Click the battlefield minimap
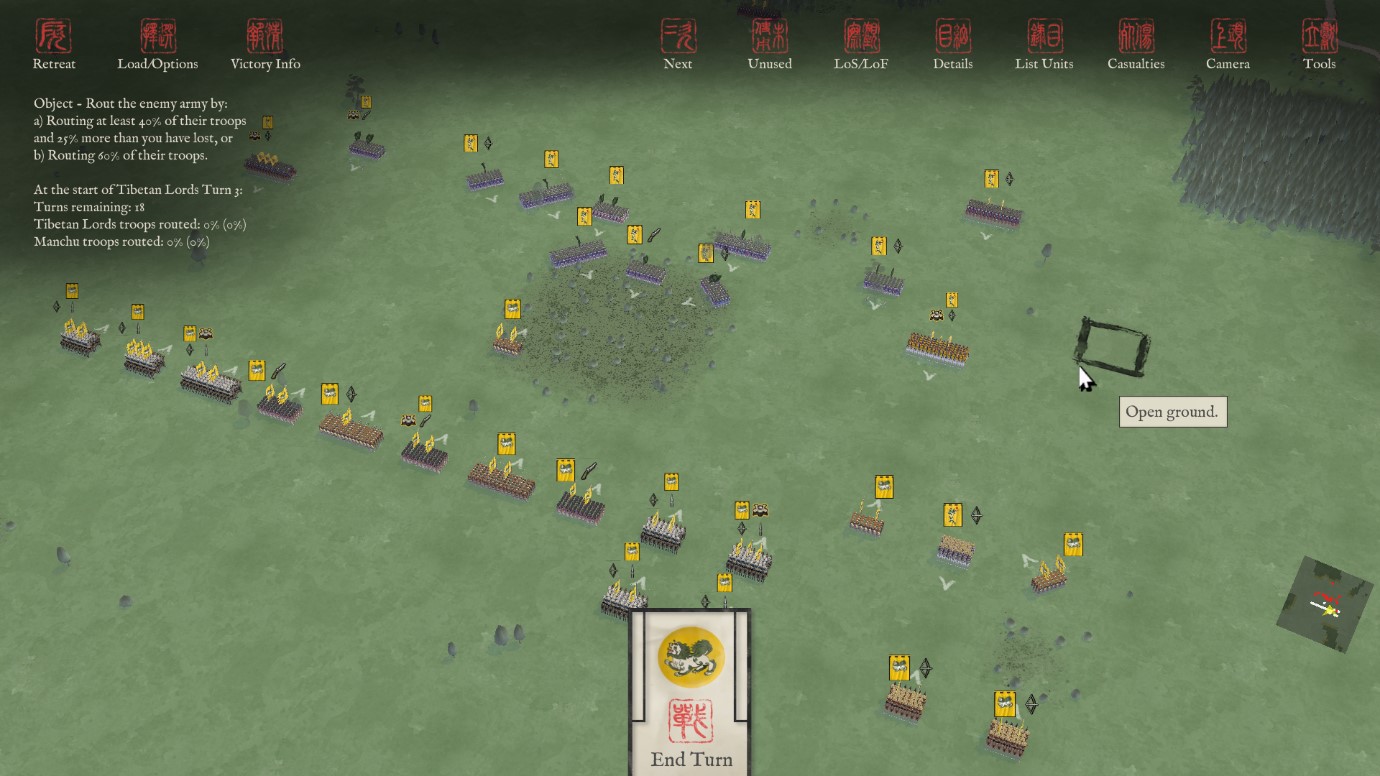 [1325, 603]
